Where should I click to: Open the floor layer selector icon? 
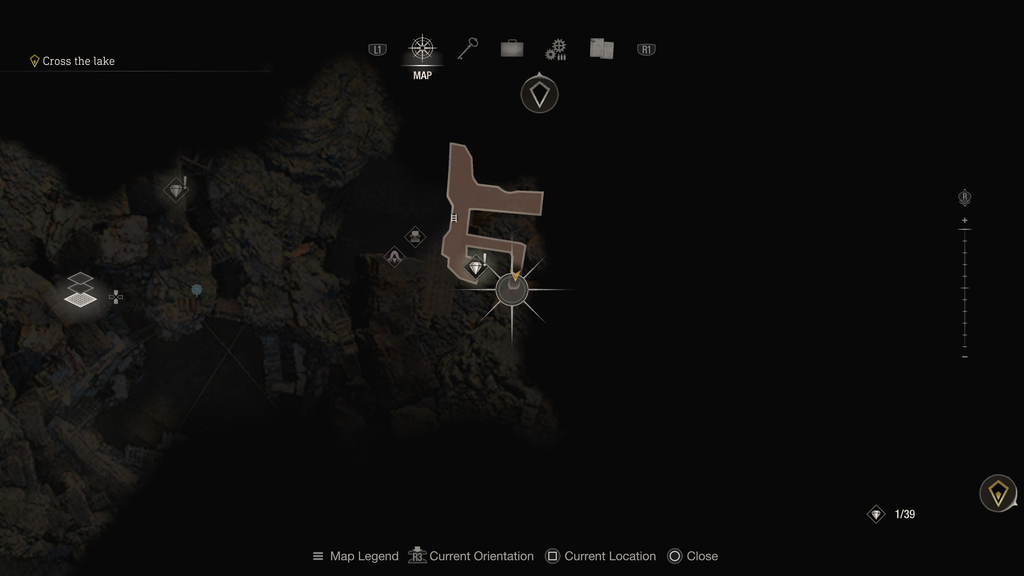pos(81,289)
